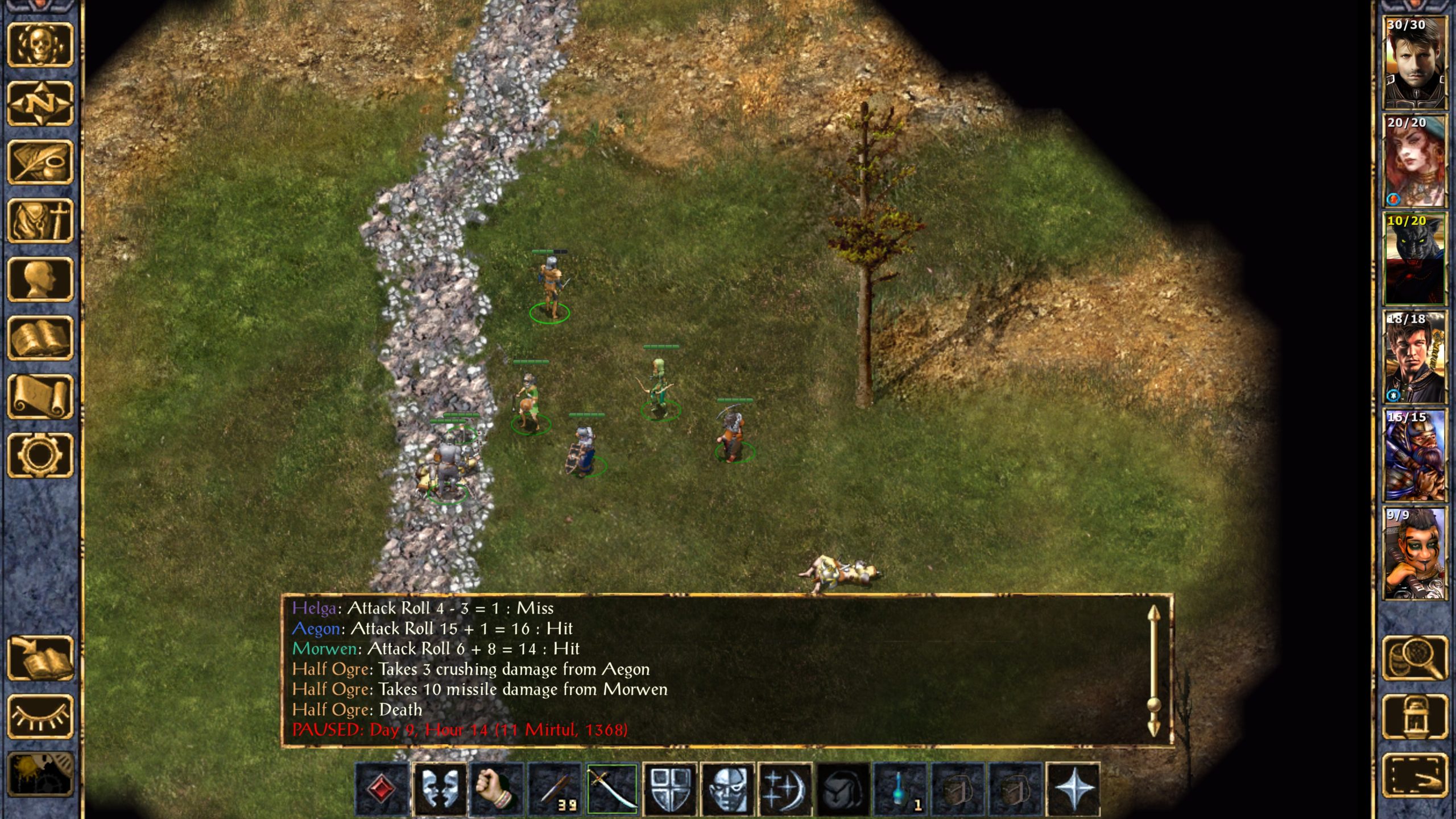The image size is (1456, 819).
Task: Equip the scimitar weapon slot
Action: tap(612, 789)
